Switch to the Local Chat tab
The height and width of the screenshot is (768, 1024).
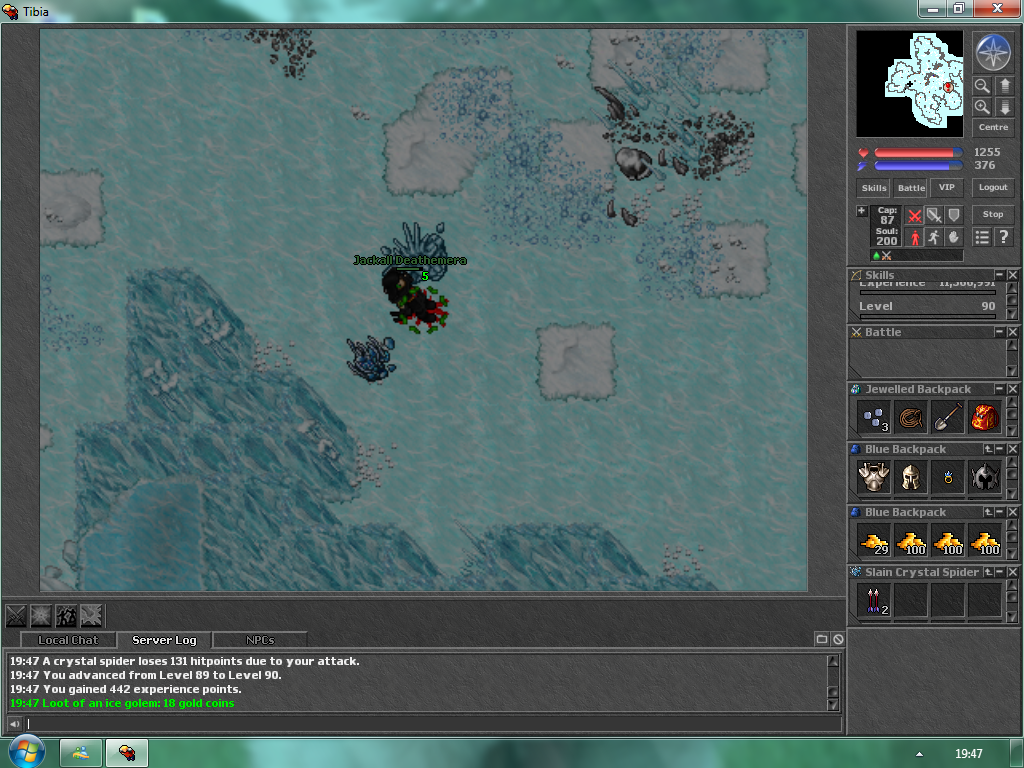68,640
